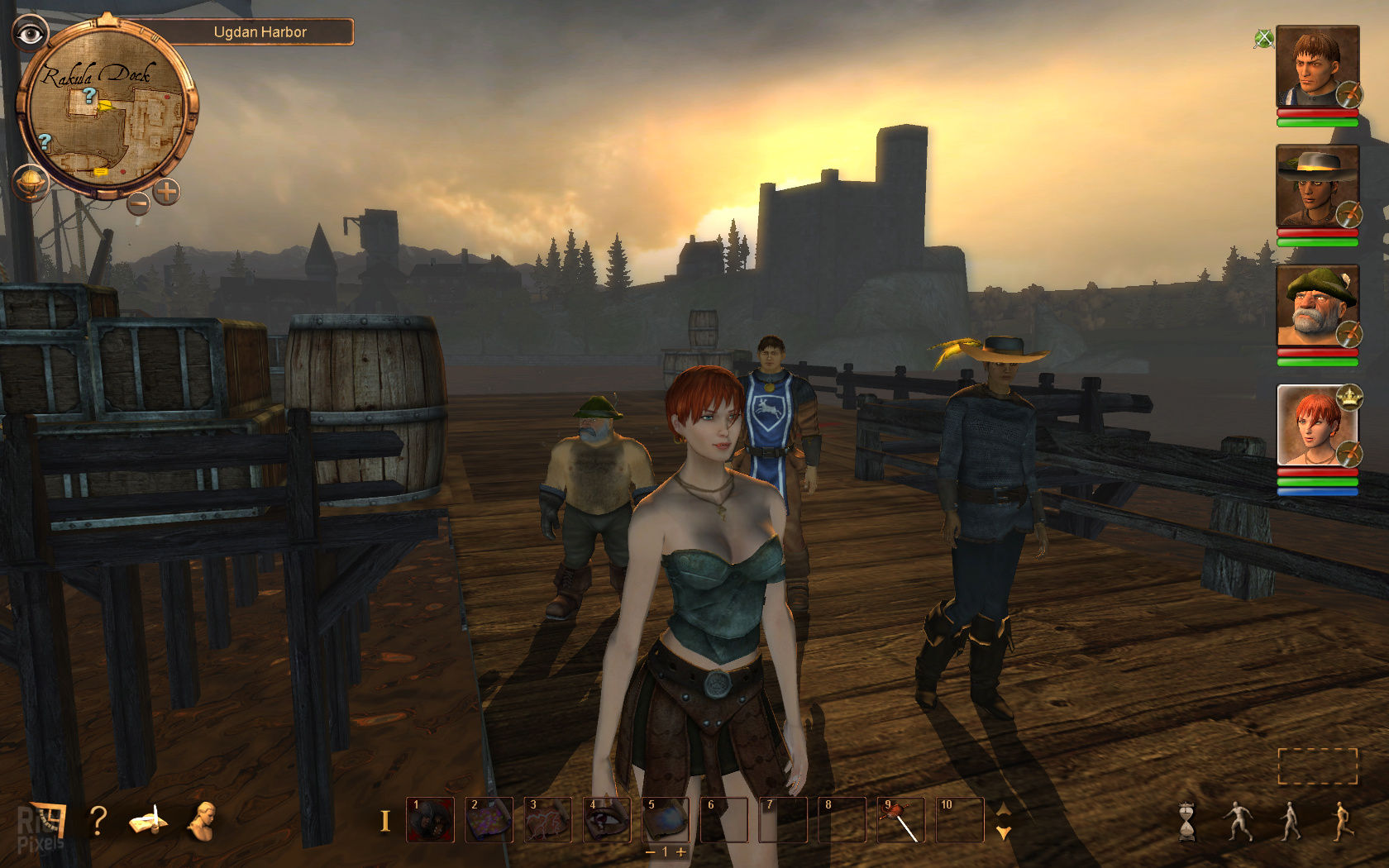
Task: Open the character sheet bust icon
Action: coord(202,821)
